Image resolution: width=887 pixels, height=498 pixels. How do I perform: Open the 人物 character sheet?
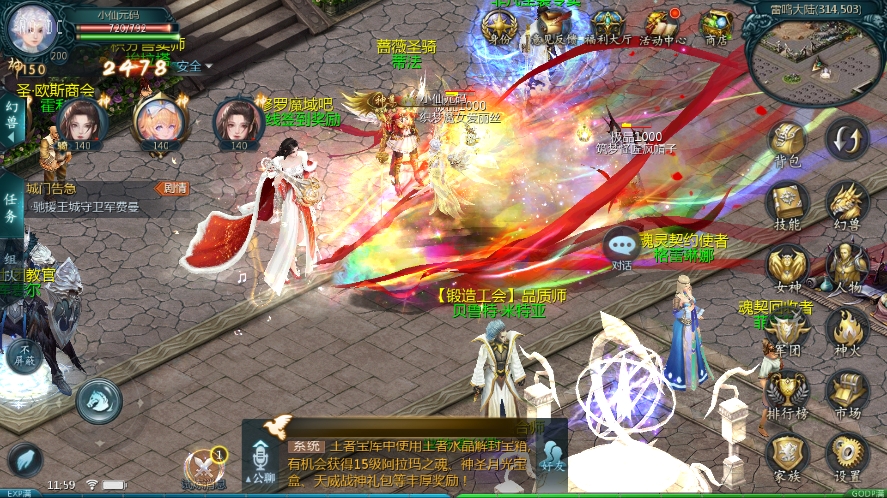click(847, 267)
